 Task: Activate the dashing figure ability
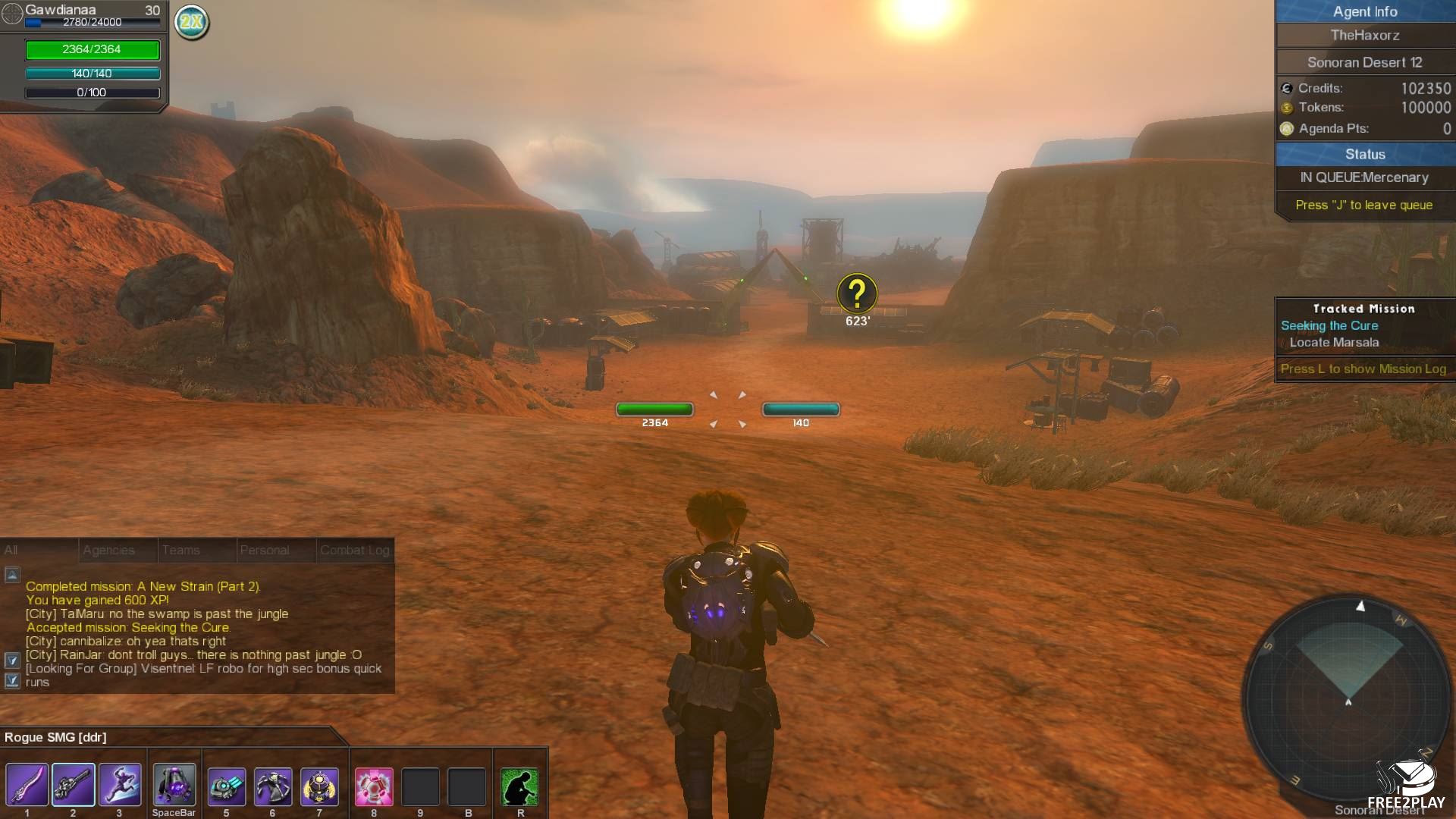(x=120, y=785)
